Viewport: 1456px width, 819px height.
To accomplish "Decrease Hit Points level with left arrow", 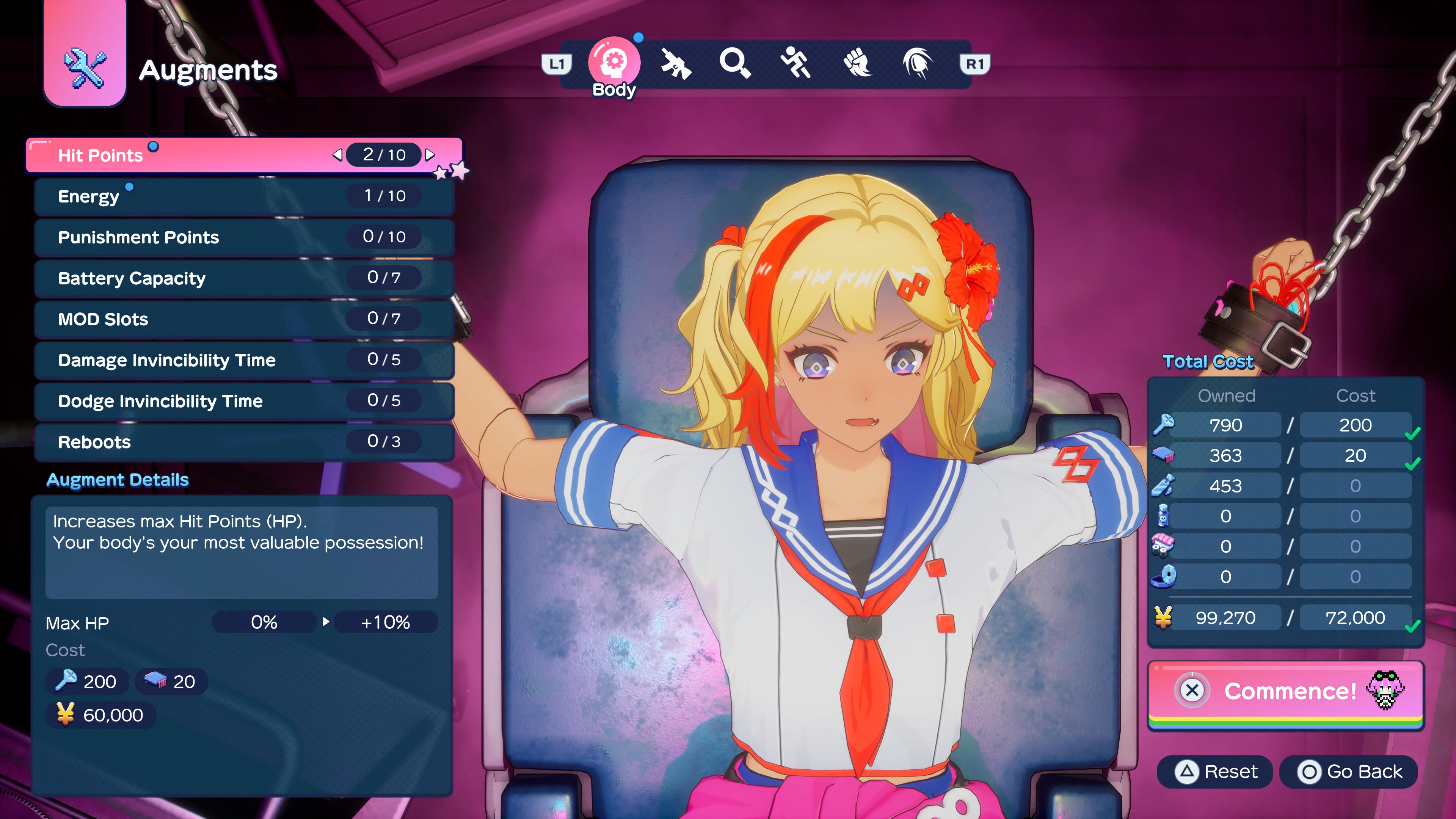I will pyautogui.click(x=337, y=155).
